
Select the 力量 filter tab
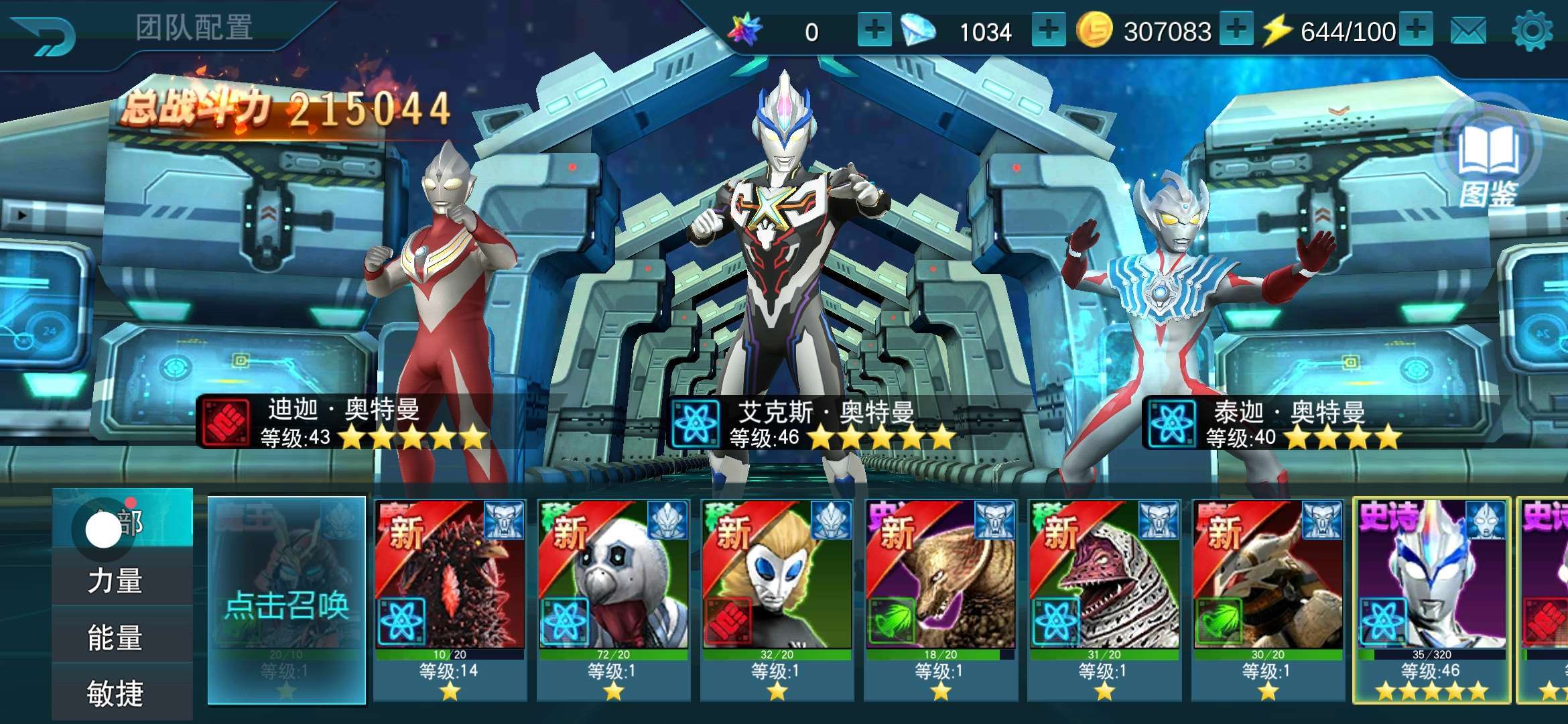click(x=115, y=581)
